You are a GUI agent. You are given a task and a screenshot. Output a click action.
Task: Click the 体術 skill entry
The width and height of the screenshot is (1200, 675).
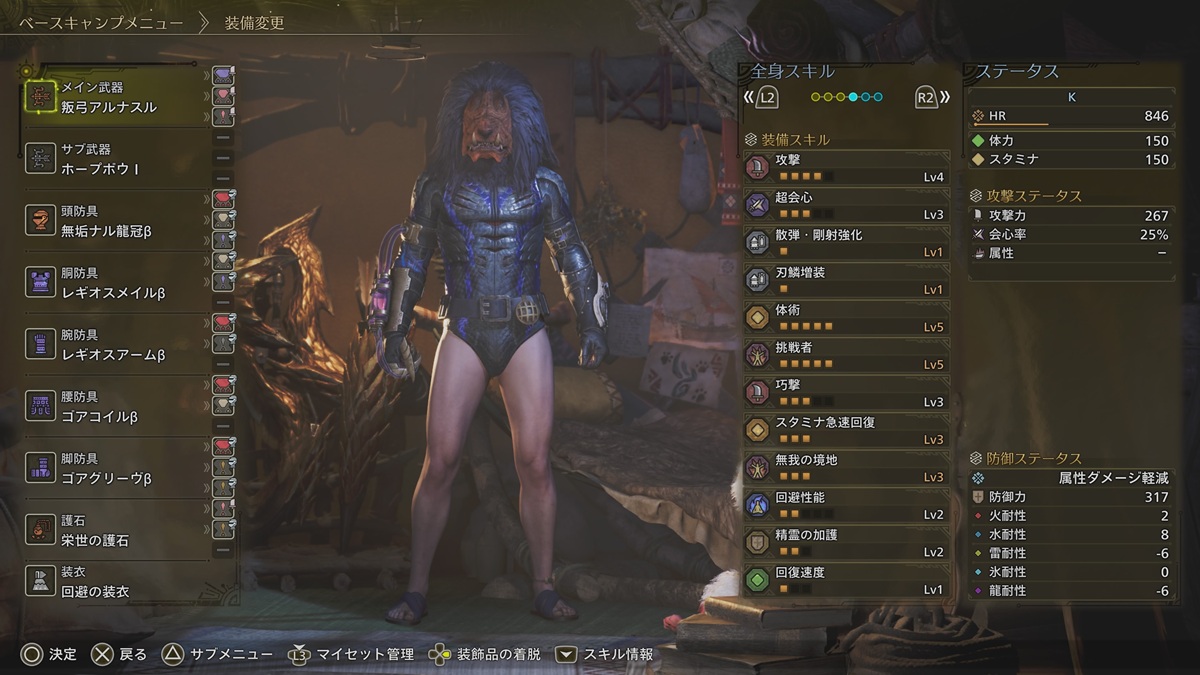tap(846, 318)
